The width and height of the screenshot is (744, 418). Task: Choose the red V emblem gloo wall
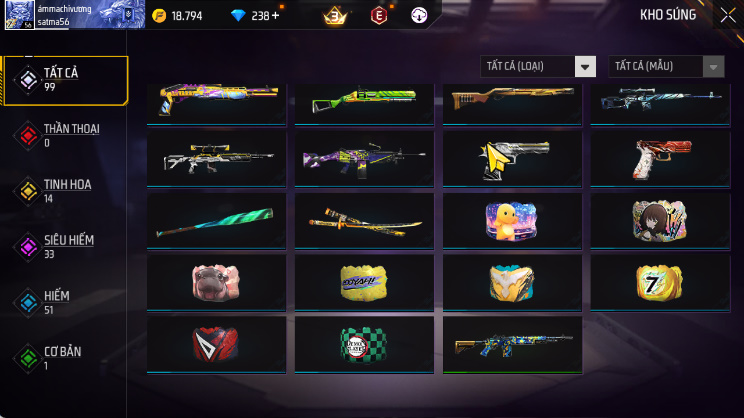pyautogui.click(x=216, y=343)
